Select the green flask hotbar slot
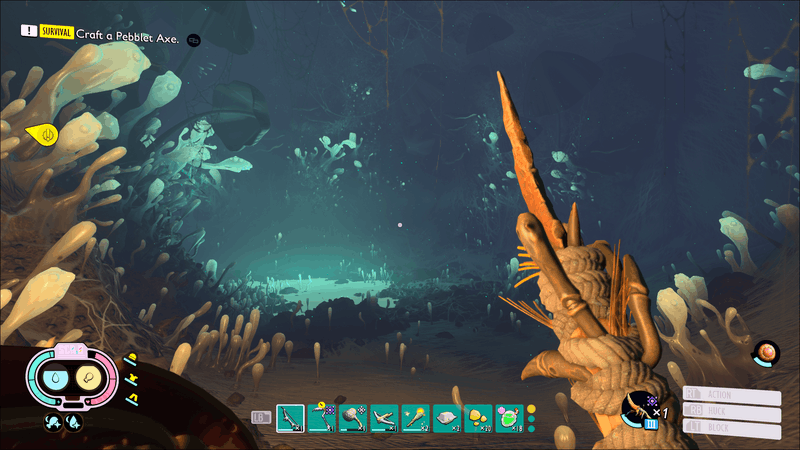The width and height of the screenshot is (800, 450). coord(508,414)
